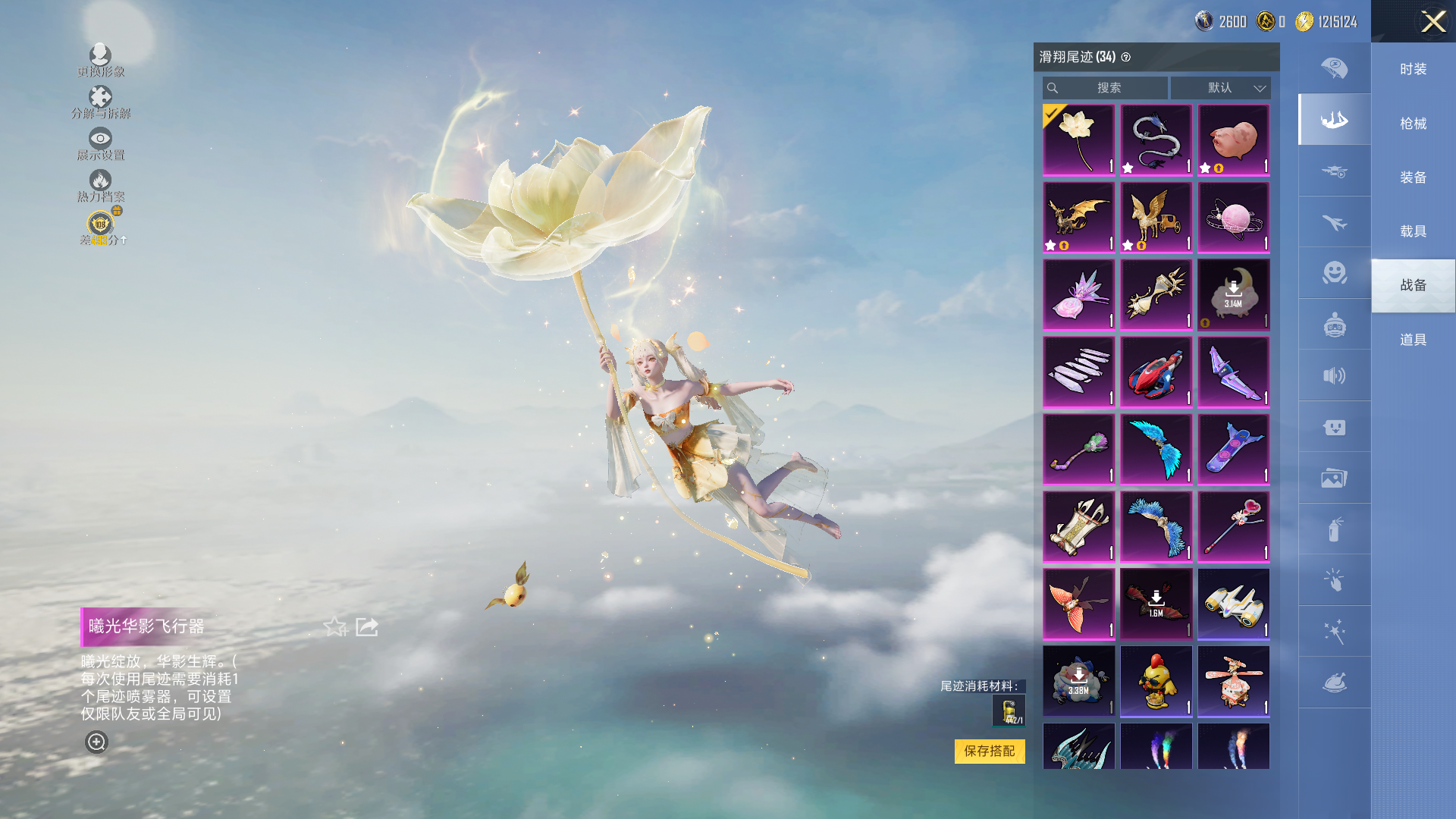Viewport: 1456px width, 819px height.
Task: Zoom in with the magnifier button
Action: [x=96, y=742]
